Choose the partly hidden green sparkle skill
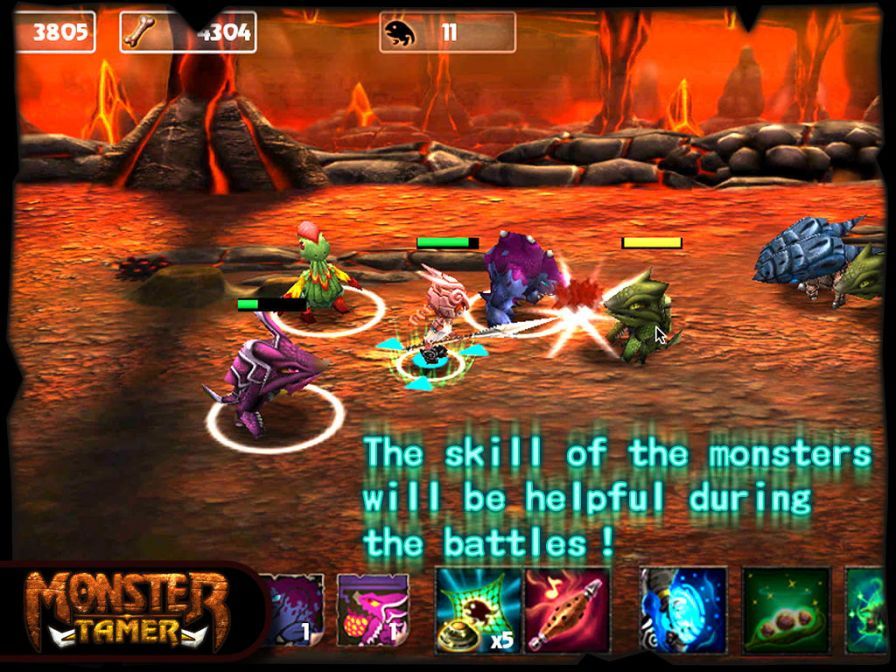 pos(871,610)
